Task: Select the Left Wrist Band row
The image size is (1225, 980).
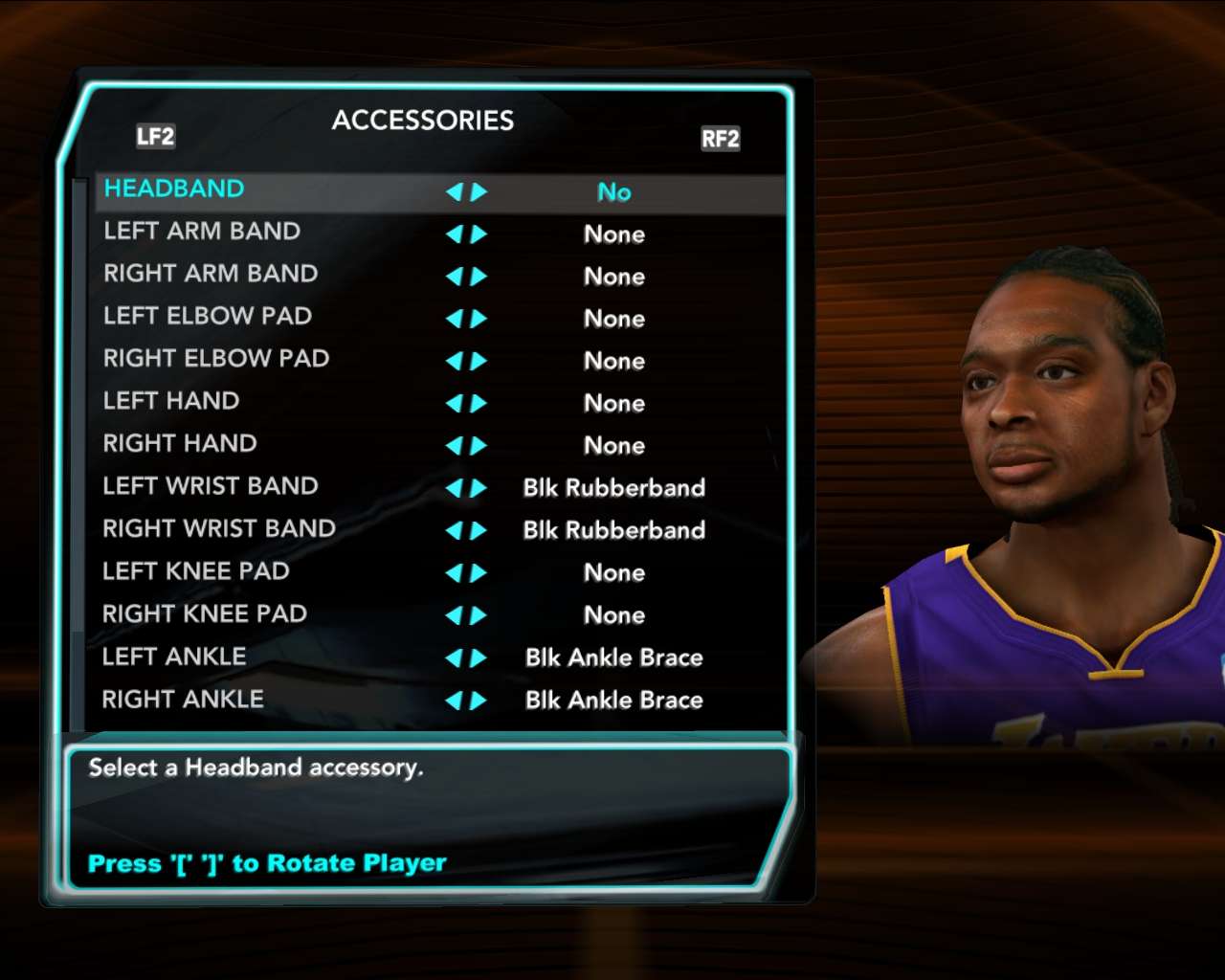Action: tap(211, 486)
